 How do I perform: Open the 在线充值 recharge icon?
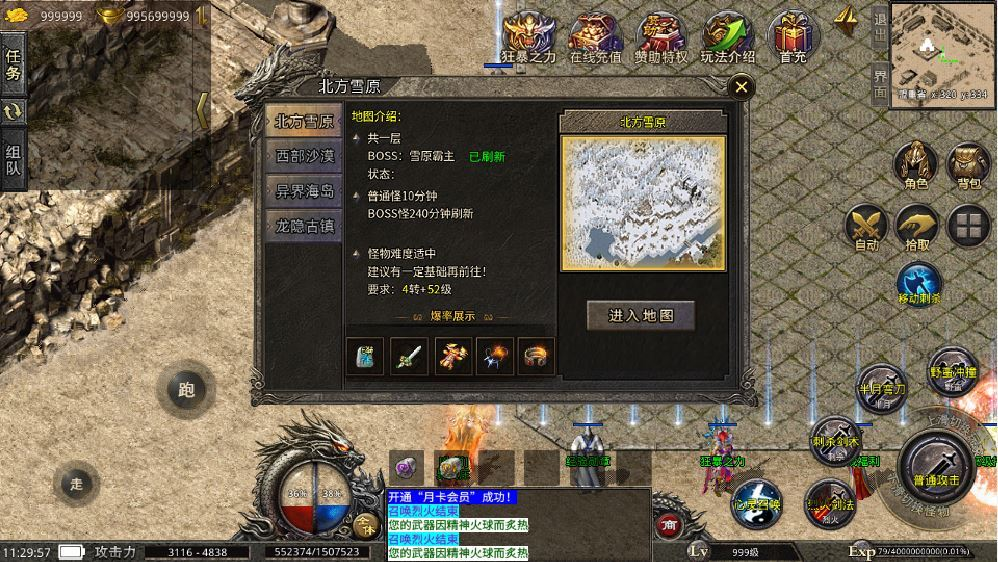[x=595, y=36]
